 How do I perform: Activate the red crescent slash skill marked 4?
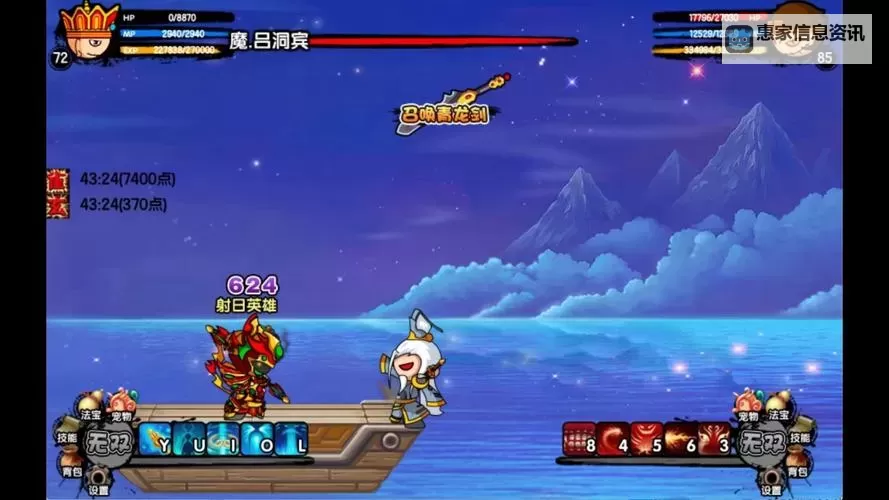point(612,439)
